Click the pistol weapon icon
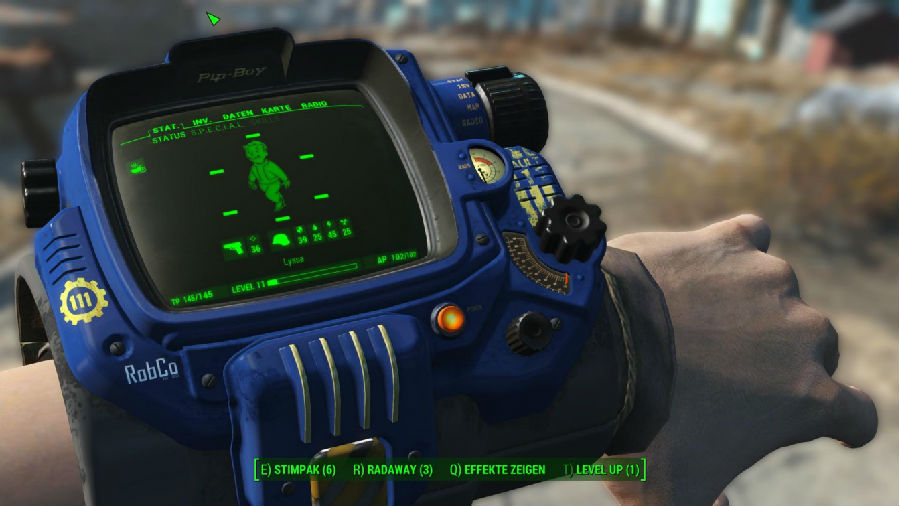The width and height of the screenshot is (899, 506). coord(234,245)
